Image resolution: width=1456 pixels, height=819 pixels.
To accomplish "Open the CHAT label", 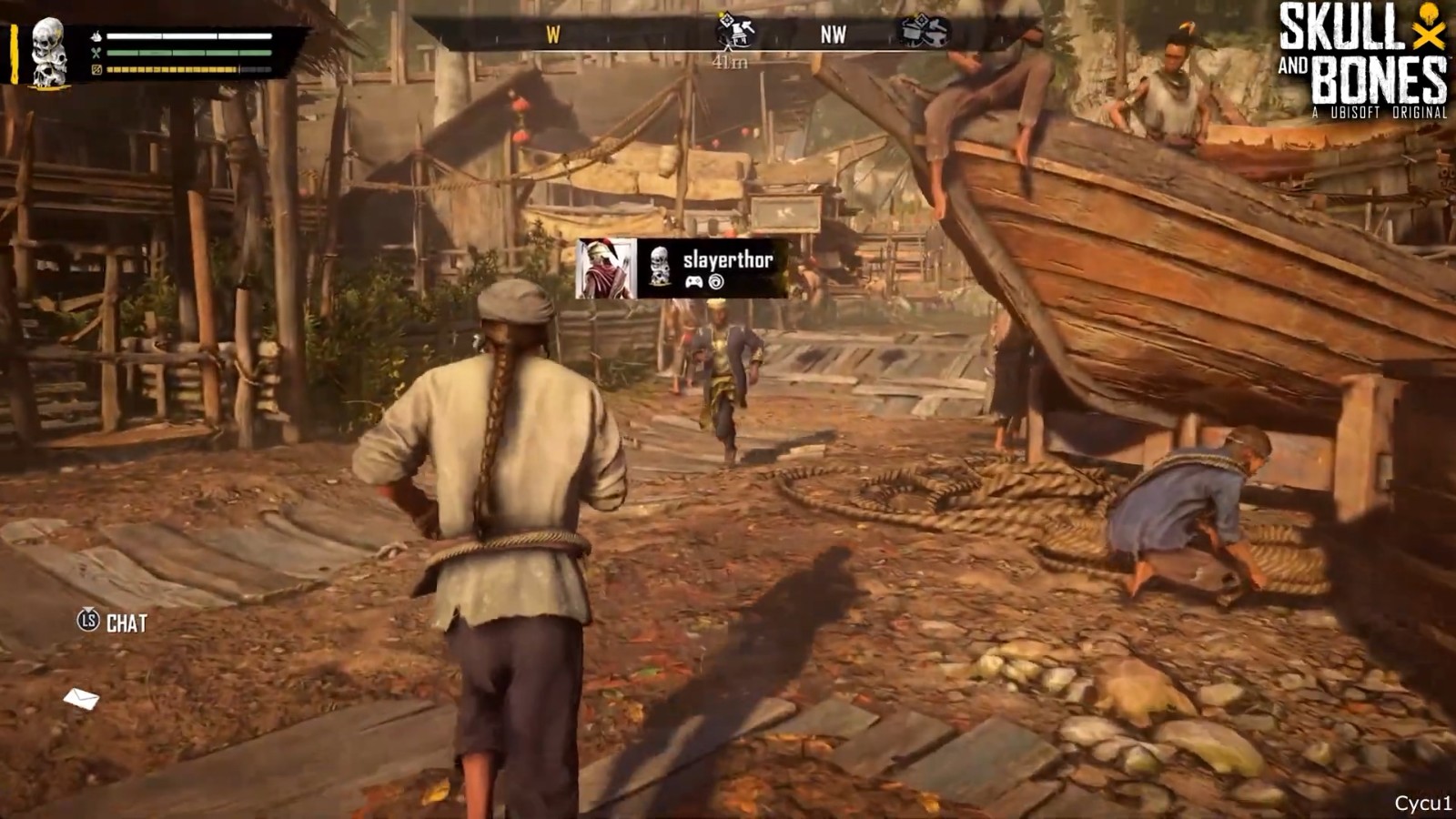I will (126, 623).
